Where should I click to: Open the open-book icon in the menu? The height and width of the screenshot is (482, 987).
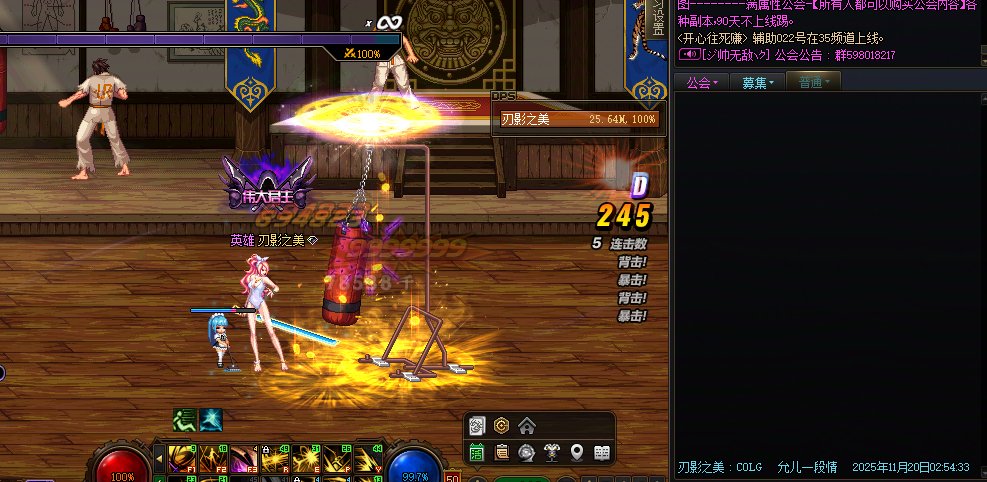click(602, 453)
